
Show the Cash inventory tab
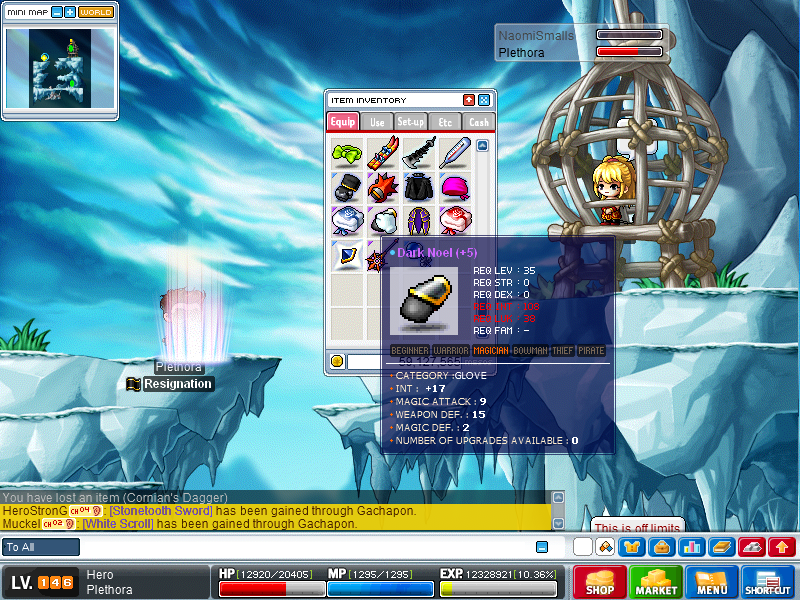pyautogui.click(x=479, y=122)
